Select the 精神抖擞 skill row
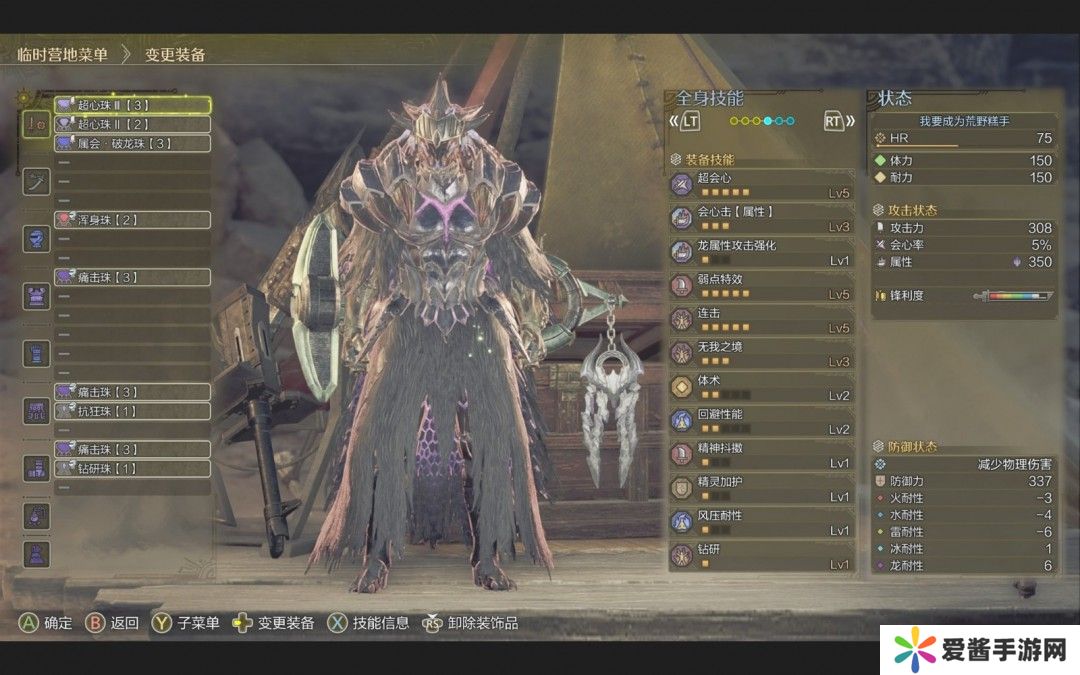The height and width of the screenshot is (675, 1080). click(762, 454)
